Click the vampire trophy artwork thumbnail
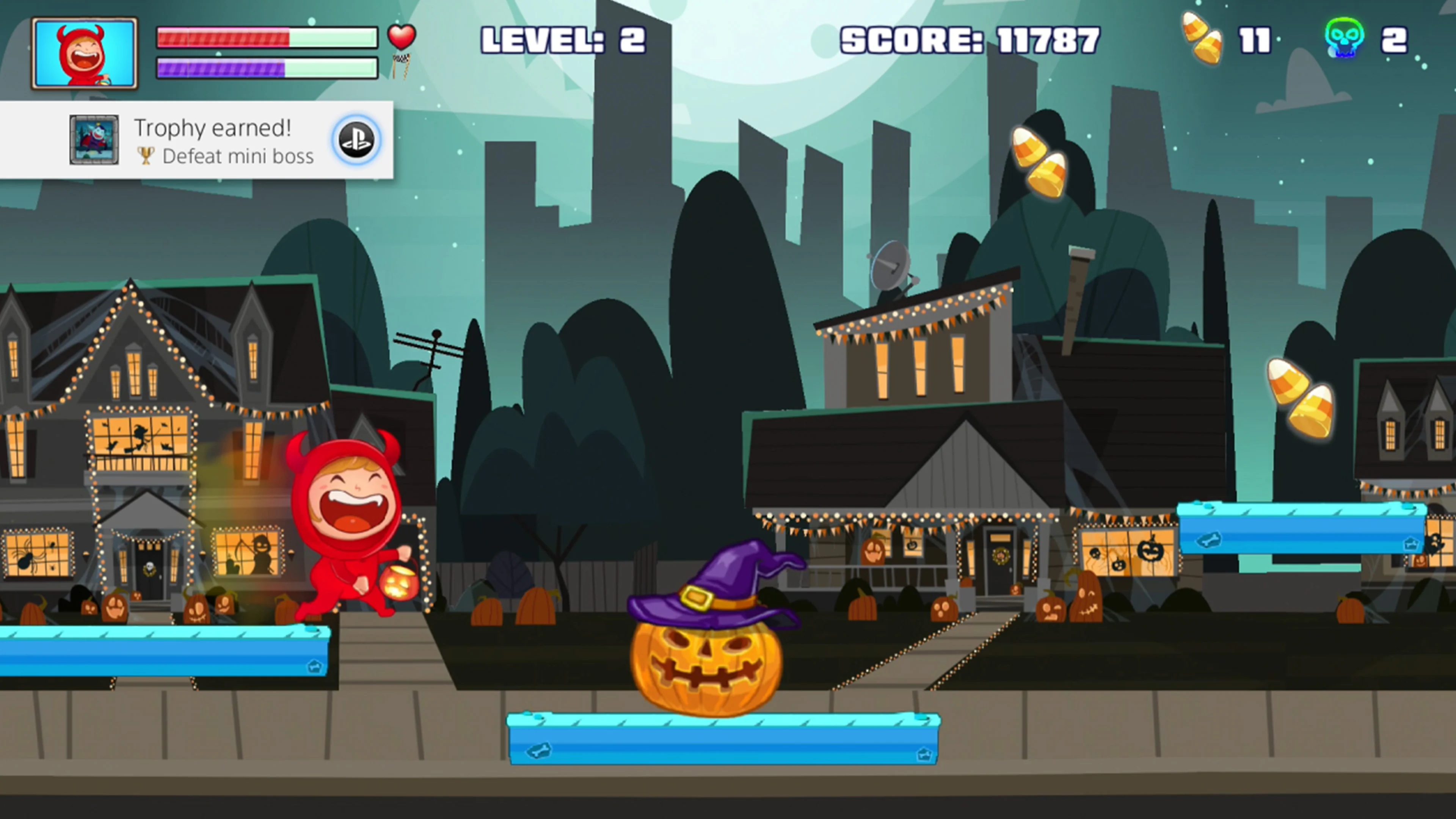 tap(93, 141)
